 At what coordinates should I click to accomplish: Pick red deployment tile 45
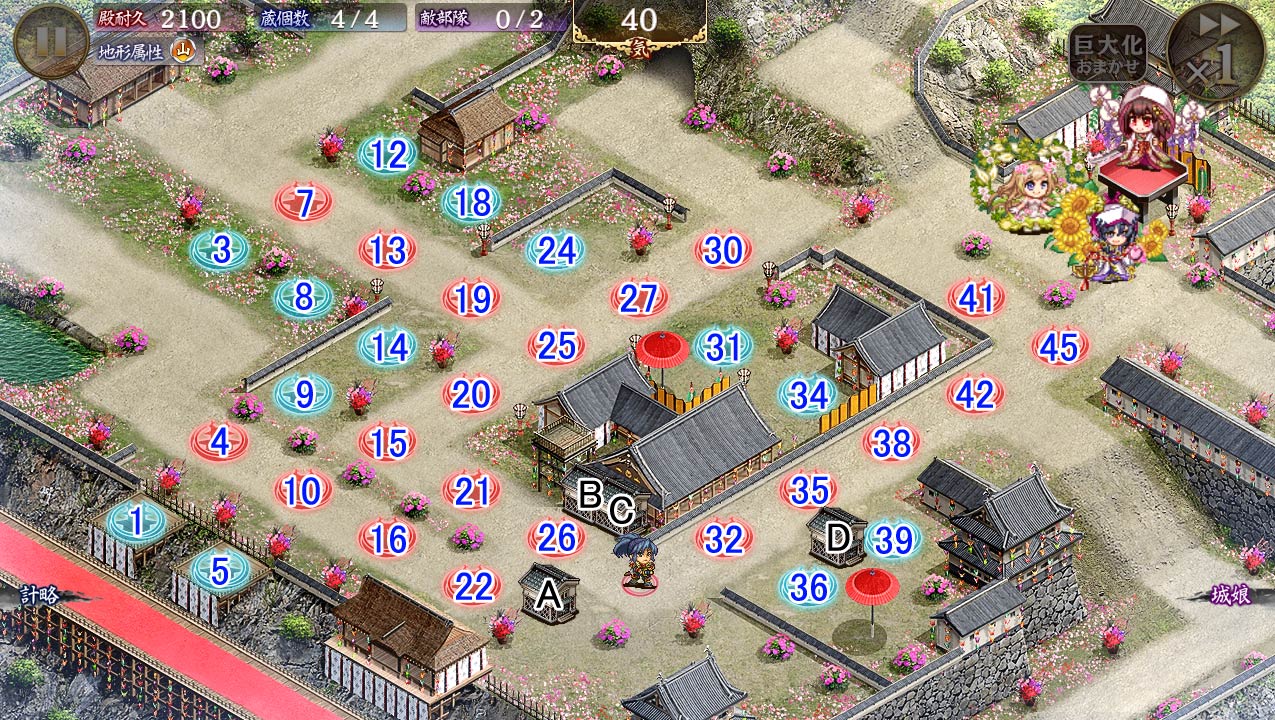tap(1059, 347)
